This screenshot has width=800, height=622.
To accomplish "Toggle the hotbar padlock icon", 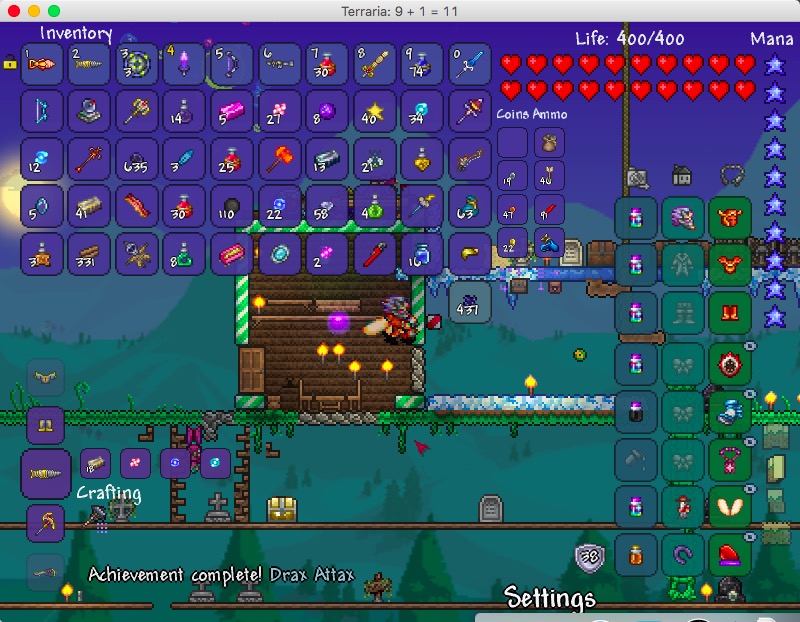I will coord(10,63).
